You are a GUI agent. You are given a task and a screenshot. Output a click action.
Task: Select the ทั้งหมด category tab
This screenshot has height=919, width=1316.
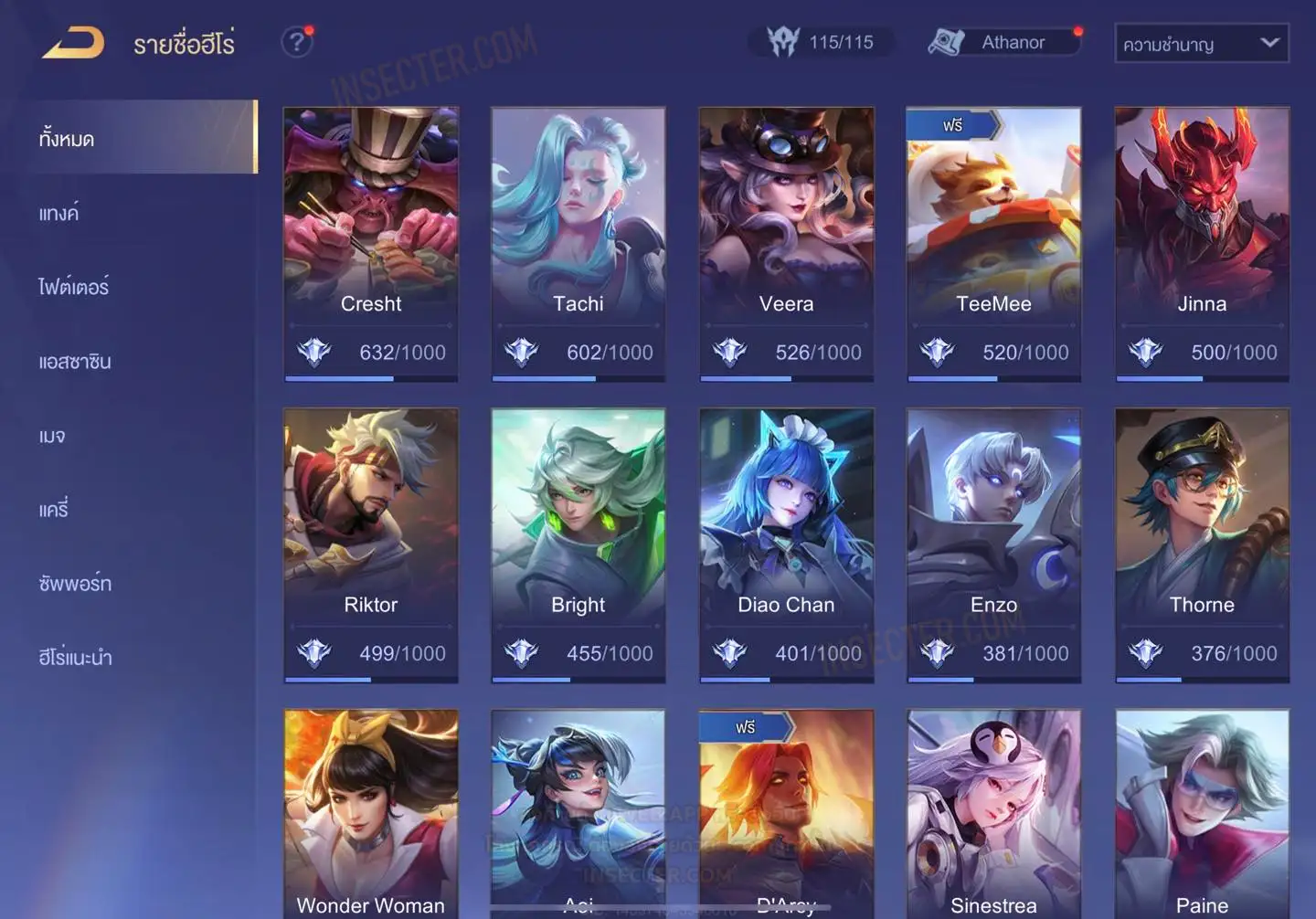pos(137,138)
